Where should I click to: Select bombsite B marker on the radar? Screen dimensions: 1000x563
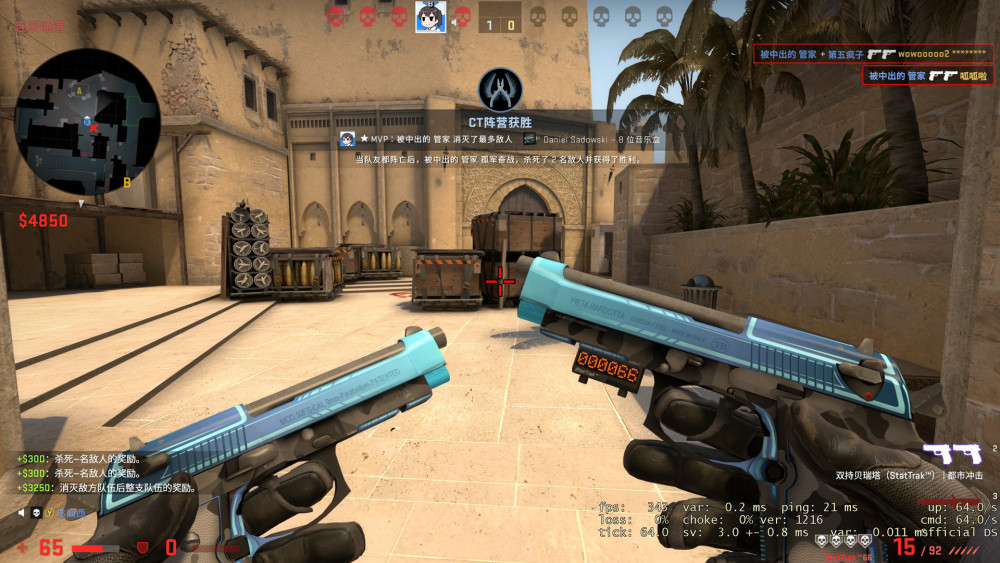tap(127, 183)
